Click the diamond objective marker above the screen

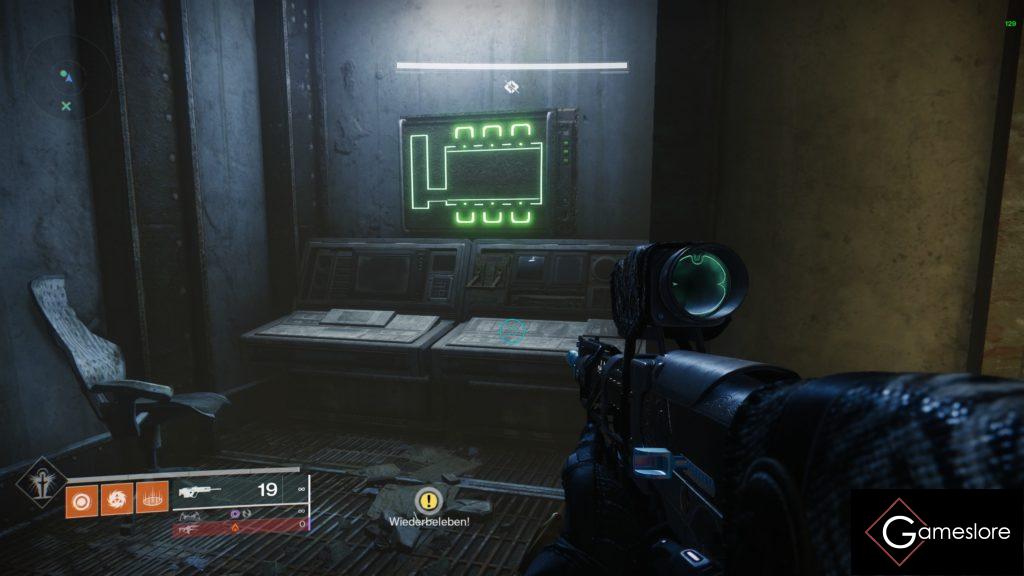511,88
